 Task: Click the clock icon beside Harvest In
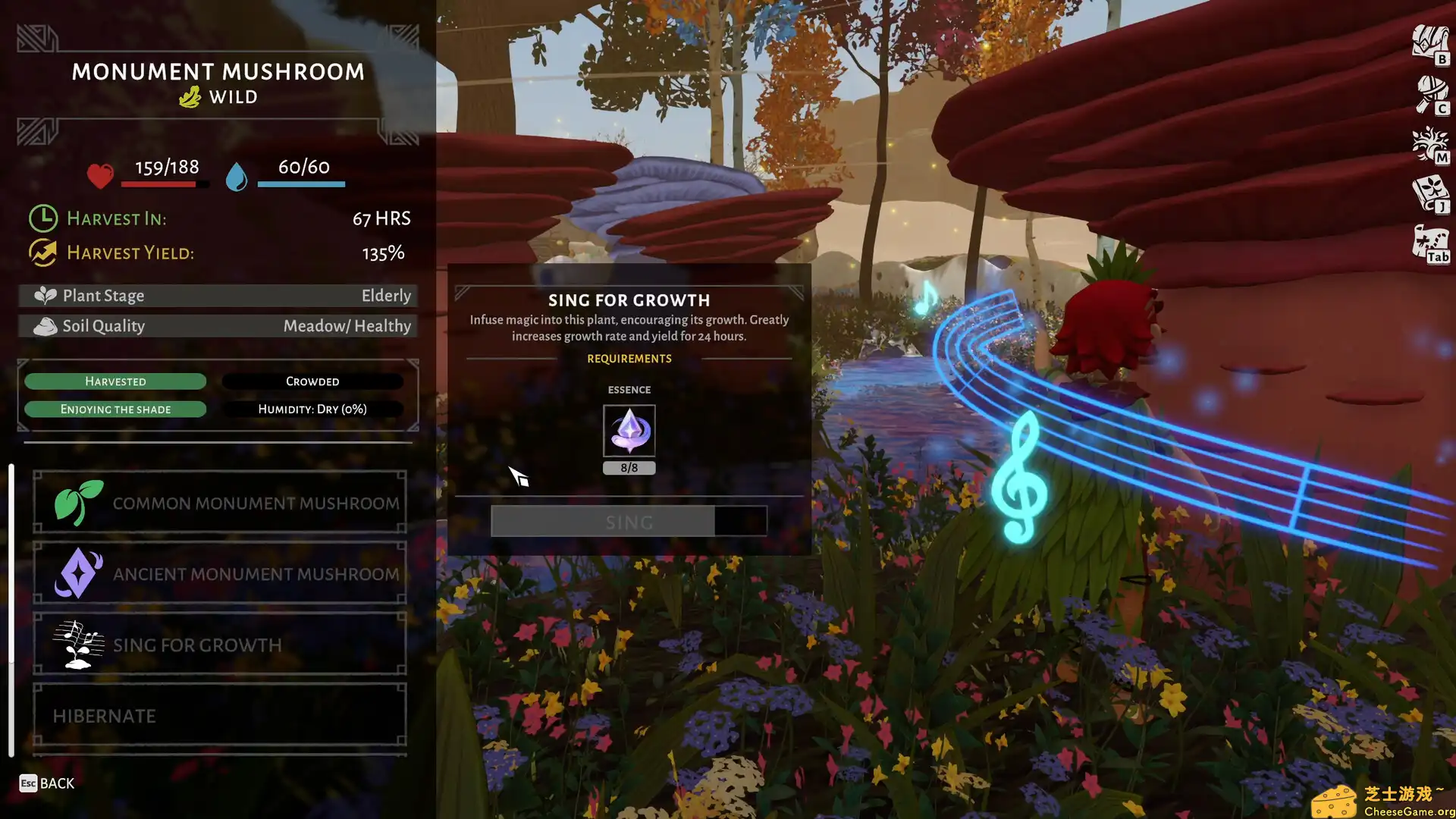point(43,218)
